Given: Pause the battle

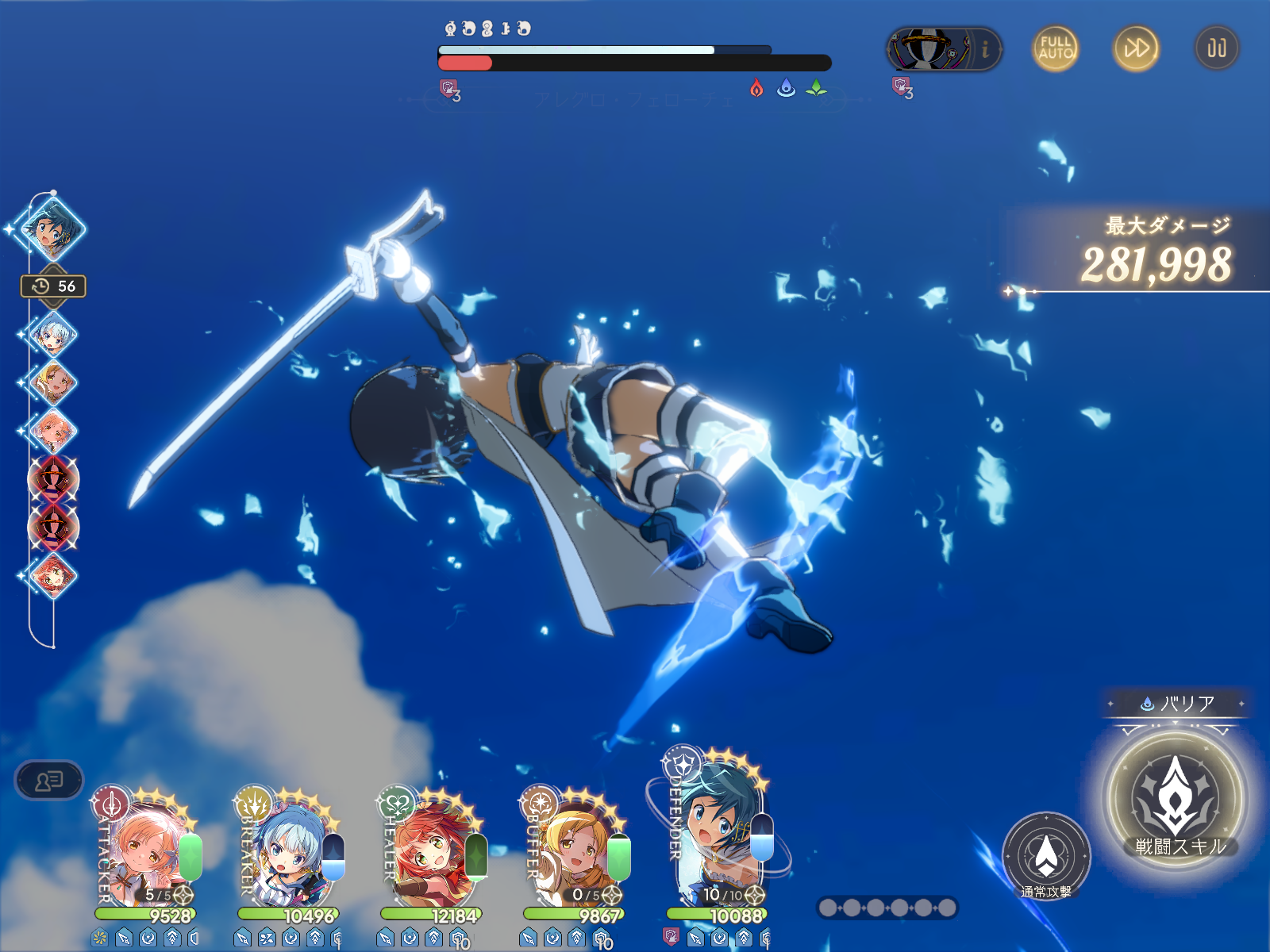Looking at the screenshot, I should click(x=1217, y=48).
